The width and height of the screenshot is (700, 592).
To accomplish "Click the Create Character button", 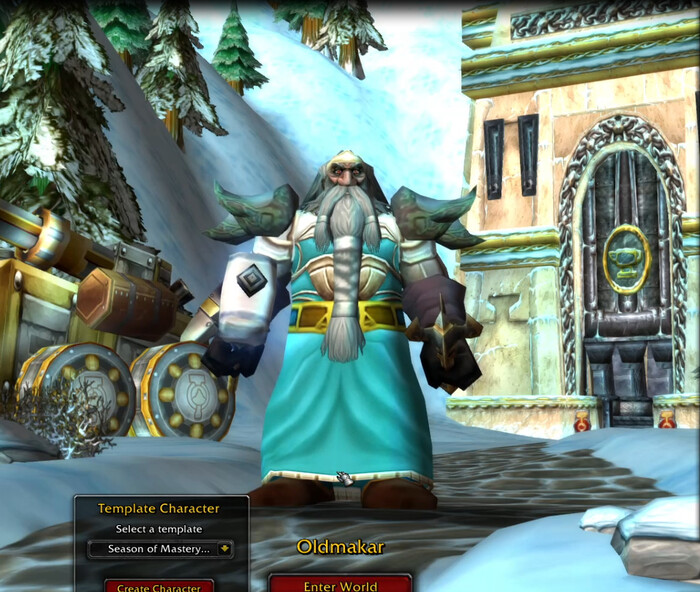I will pos(159,586).
